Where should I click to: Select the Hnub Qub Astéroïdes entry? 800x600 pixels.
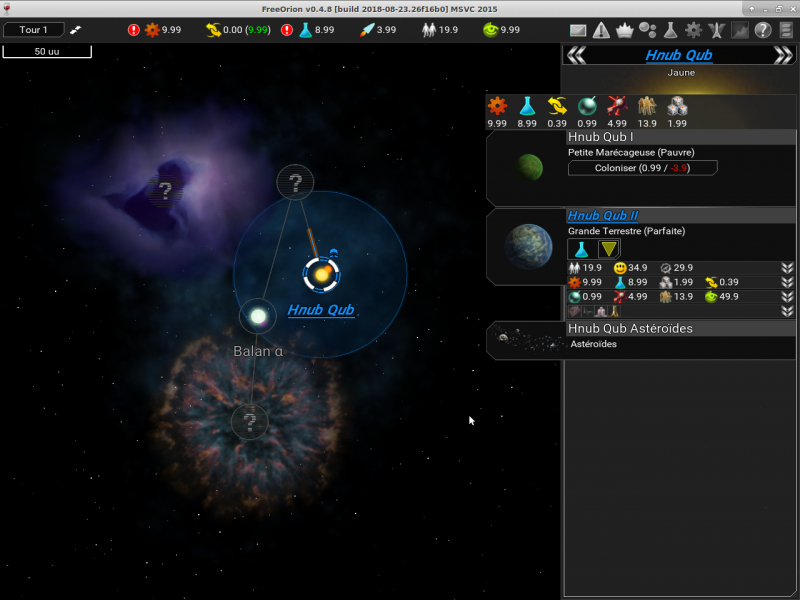(x=630, y=328)
